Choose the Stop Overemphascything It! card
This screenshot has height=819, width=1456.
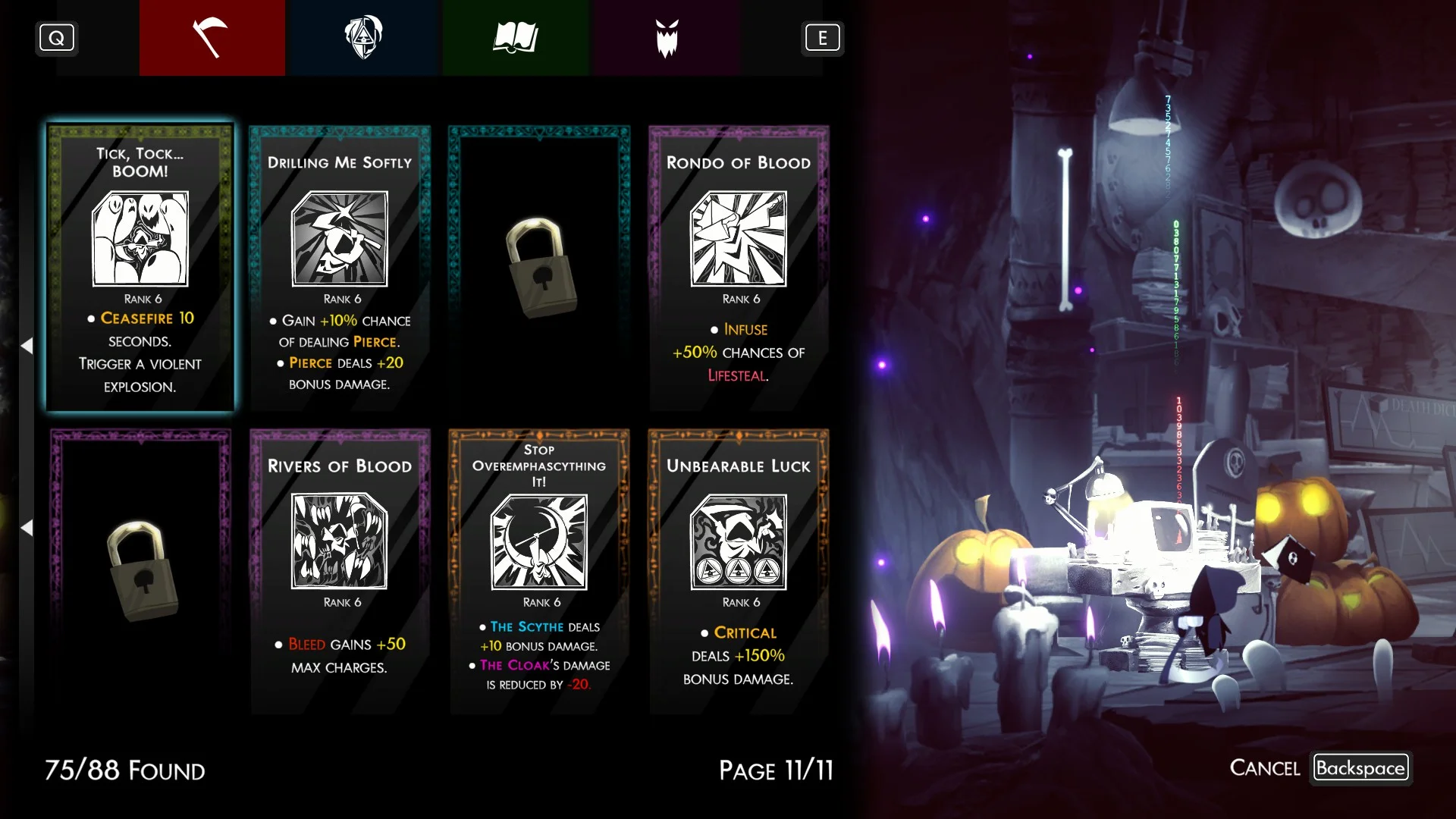(539, 570)
